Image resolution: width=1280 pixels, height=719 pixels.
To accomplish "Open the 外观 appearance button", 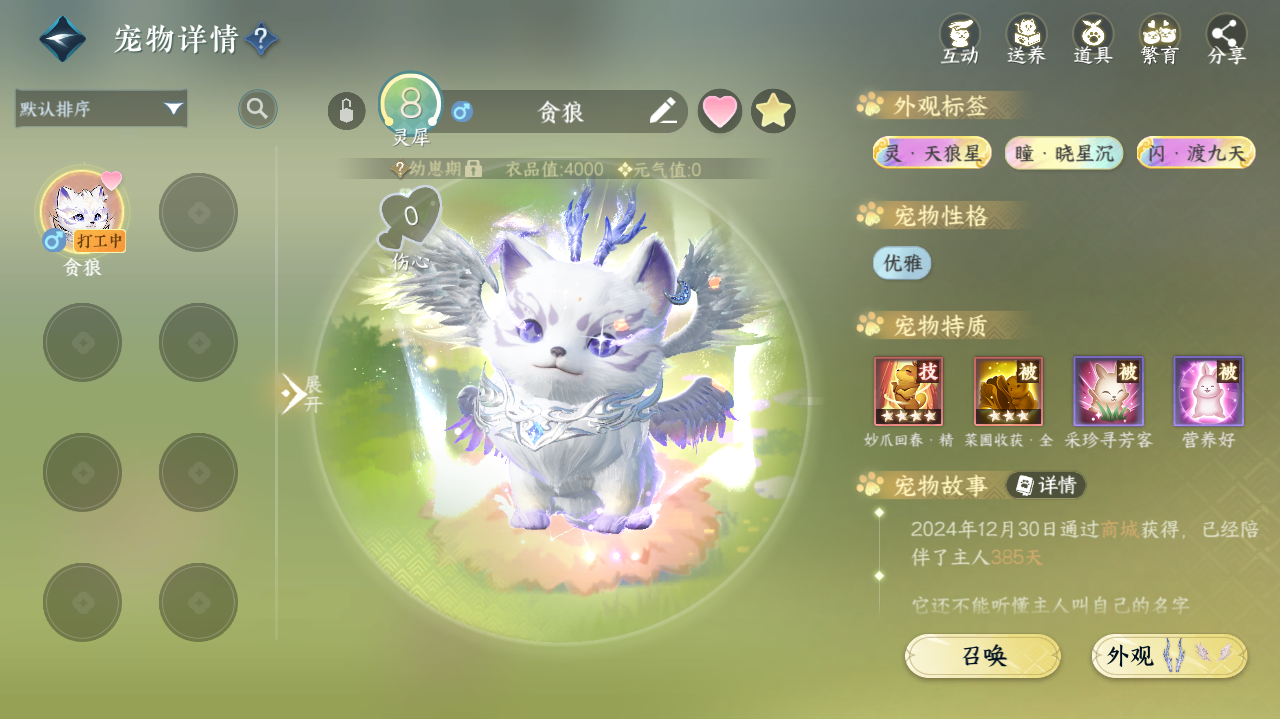I will (1169, 656).
